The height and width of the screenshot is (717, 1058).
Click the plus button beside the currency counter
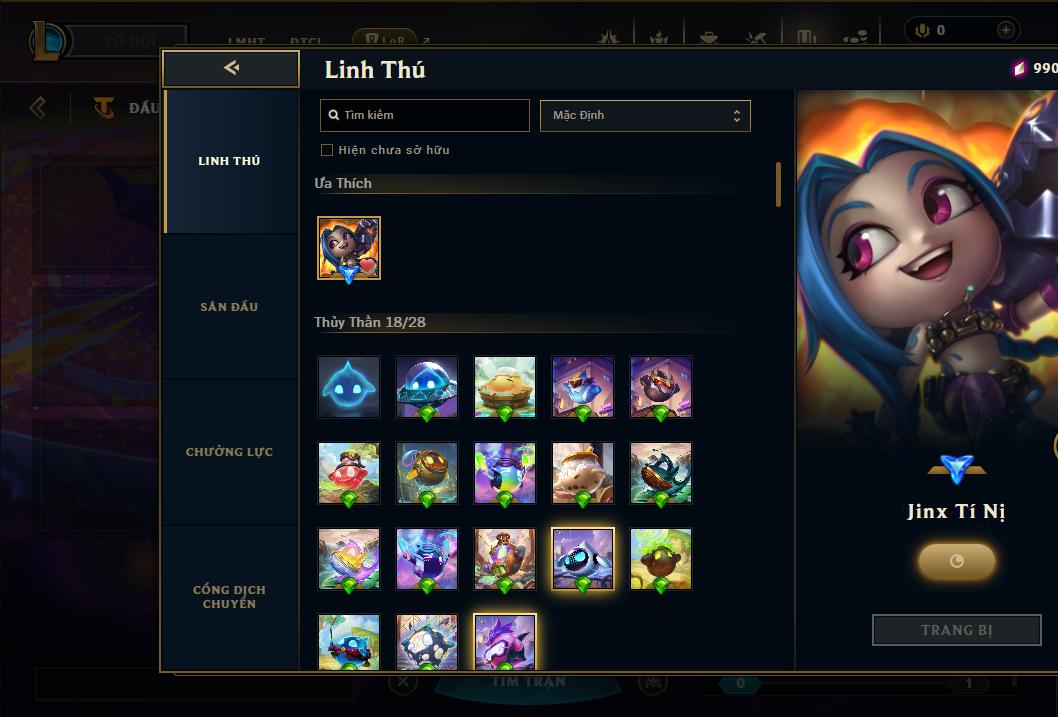(x=1005, y=30)
